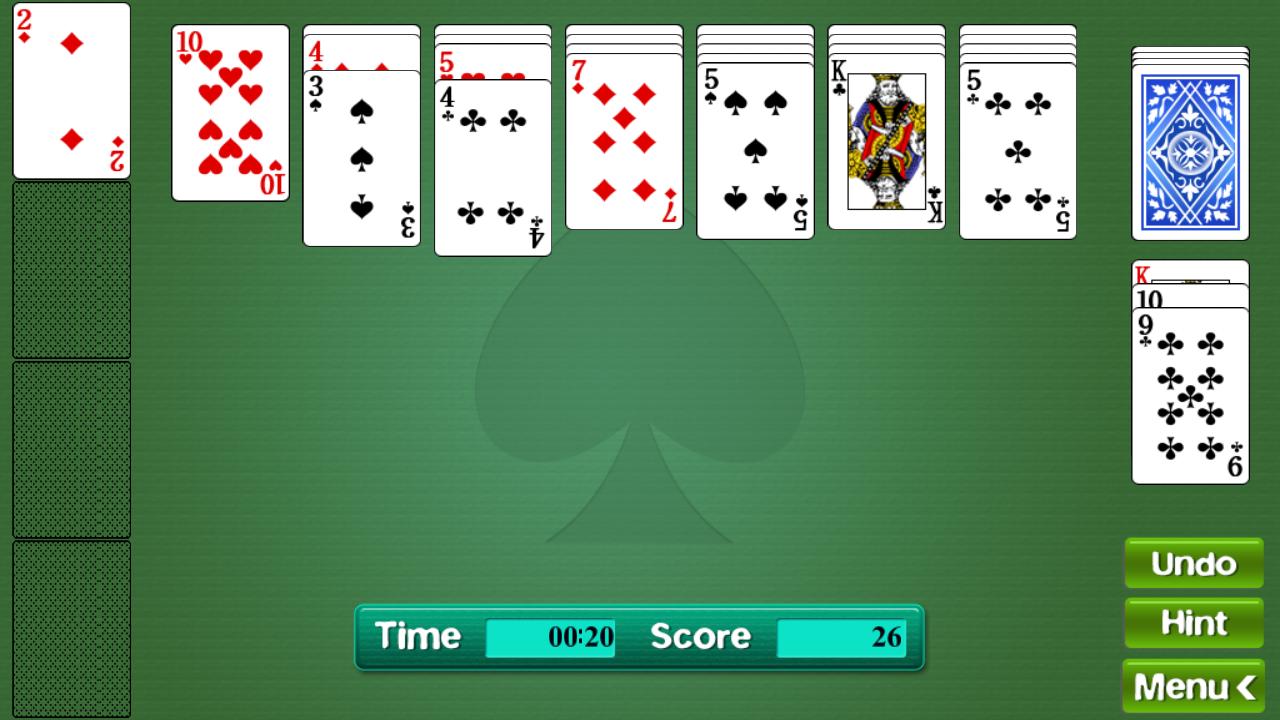Image resolution: width=1280 pixels, height=720 pixels.
Task: Click the empty foundation slot below 2 of diamonds
Action: [x=71, y=270]
